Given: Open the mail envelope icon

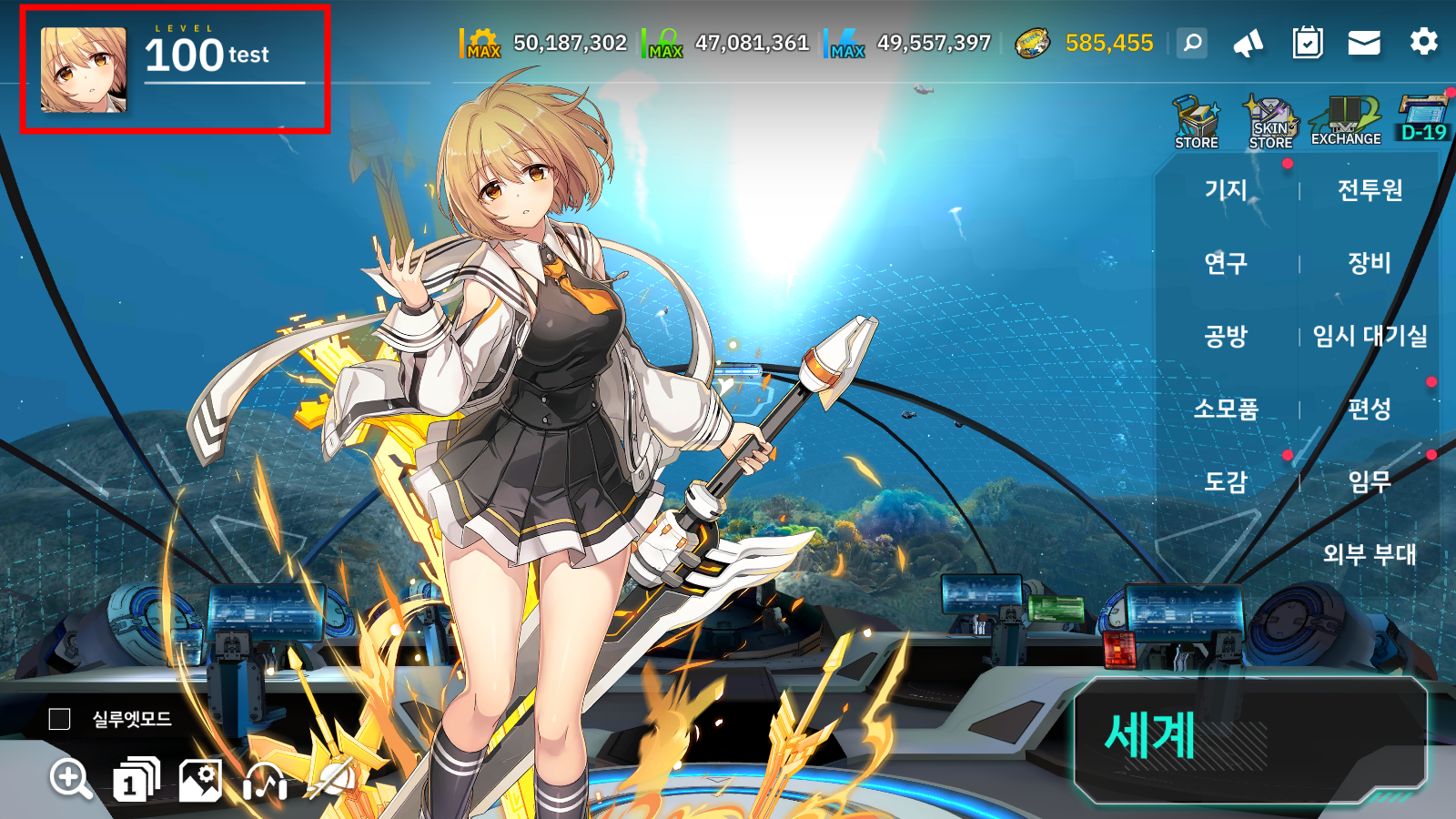Looking at the screenshot, I should click(1364, 43).
